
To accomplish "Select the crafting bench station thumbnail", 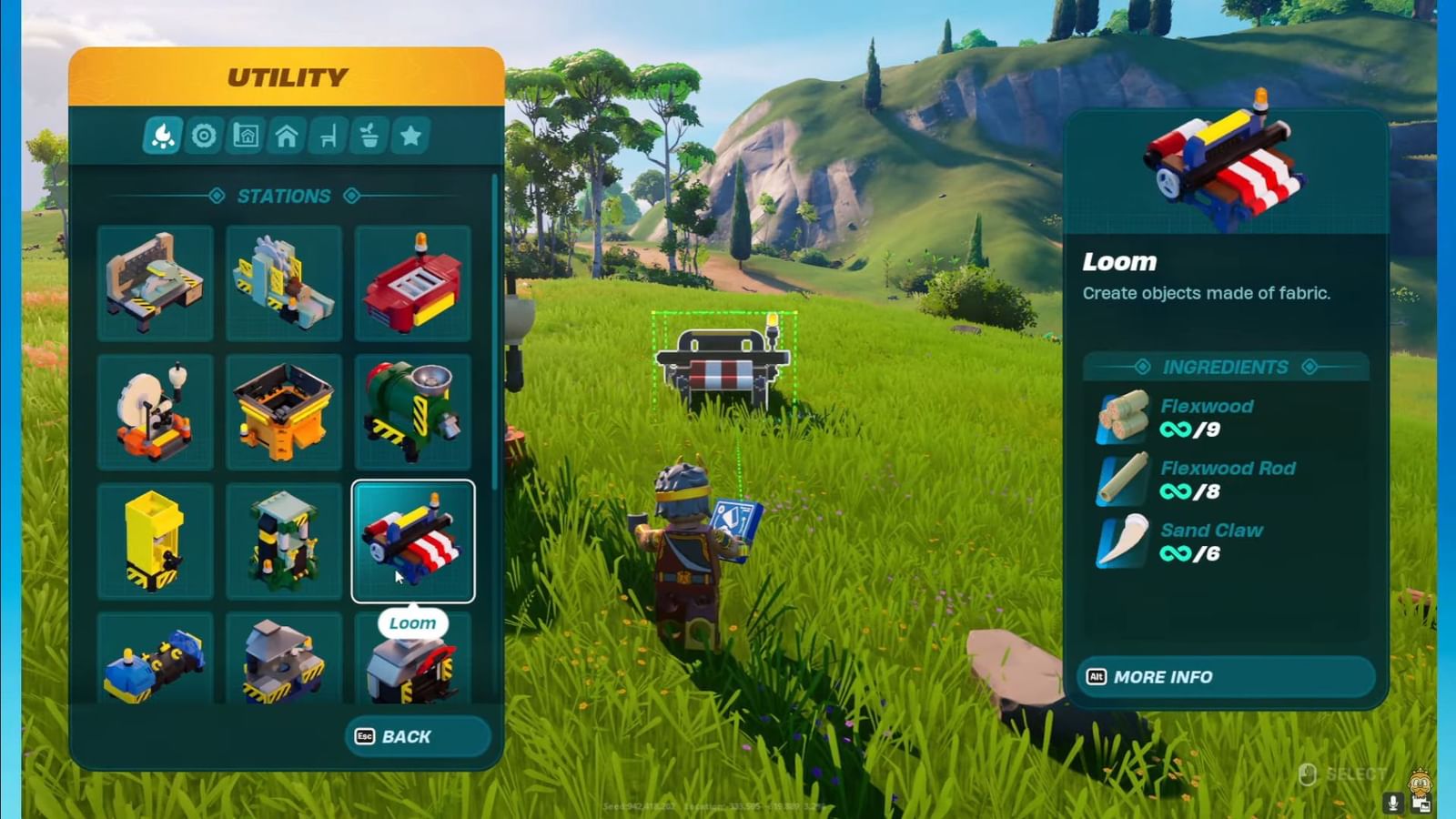I will point(155,283).
